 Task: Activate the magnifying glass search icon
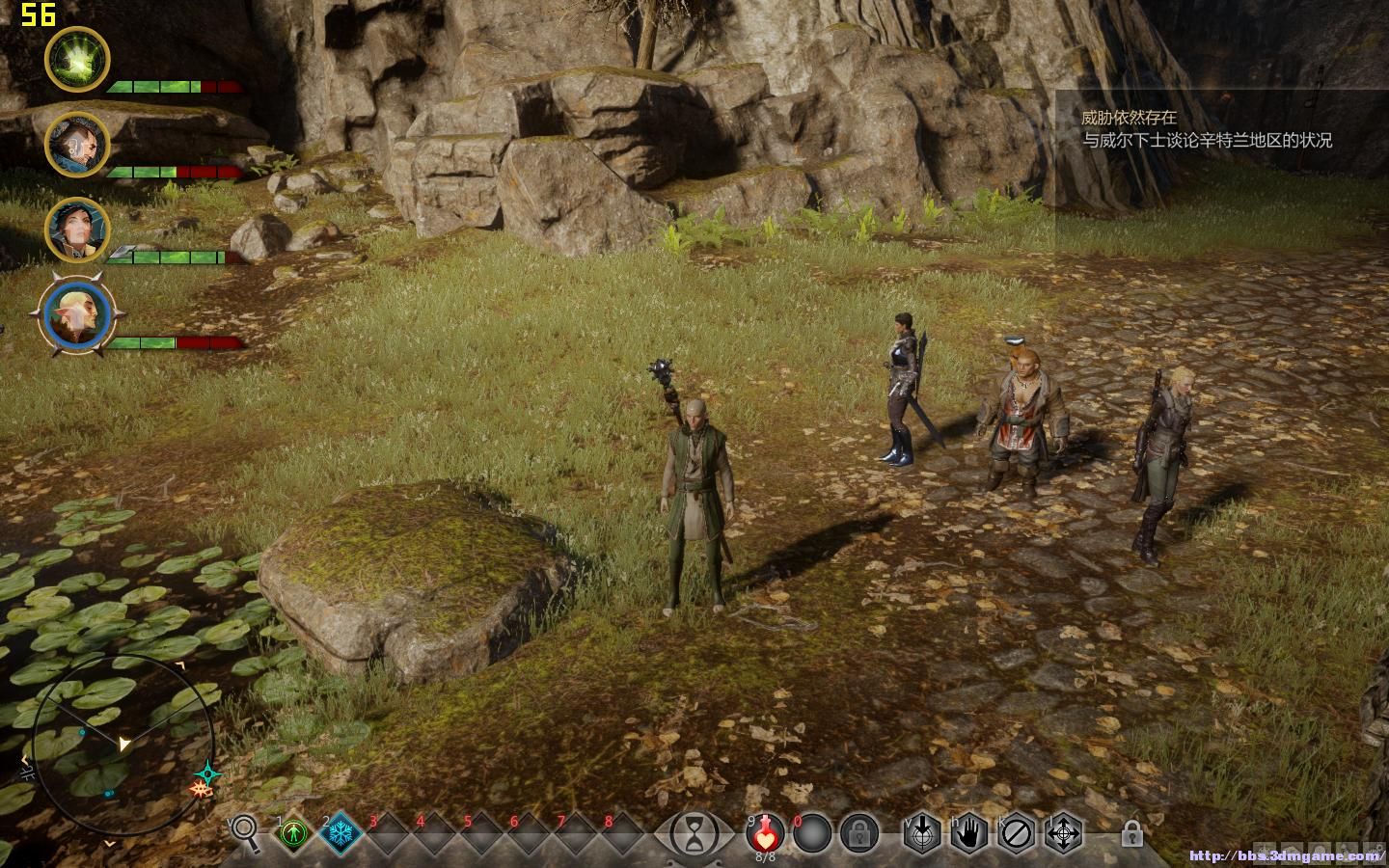point(245,831)
